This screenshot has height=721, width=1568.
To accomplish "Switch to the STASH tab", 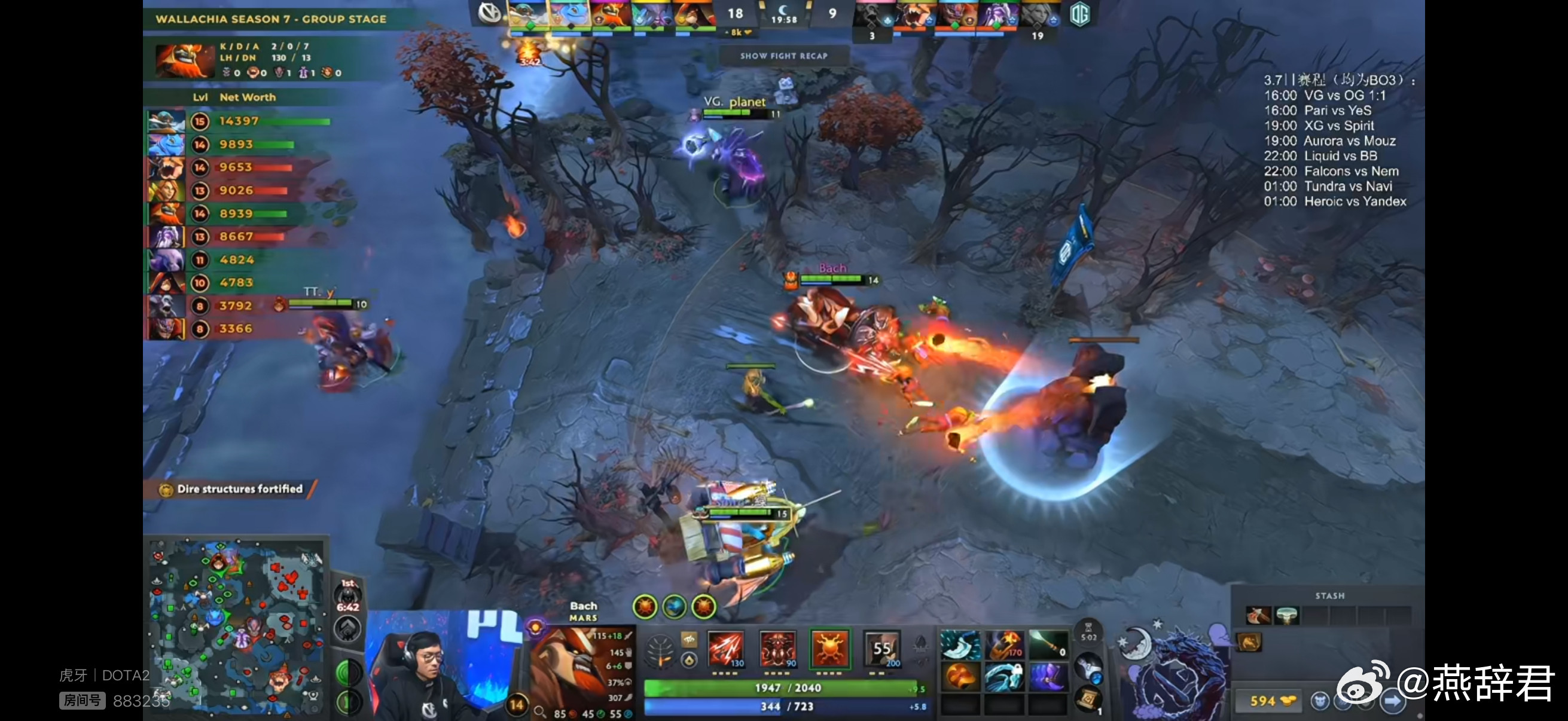I will 1330,595.
